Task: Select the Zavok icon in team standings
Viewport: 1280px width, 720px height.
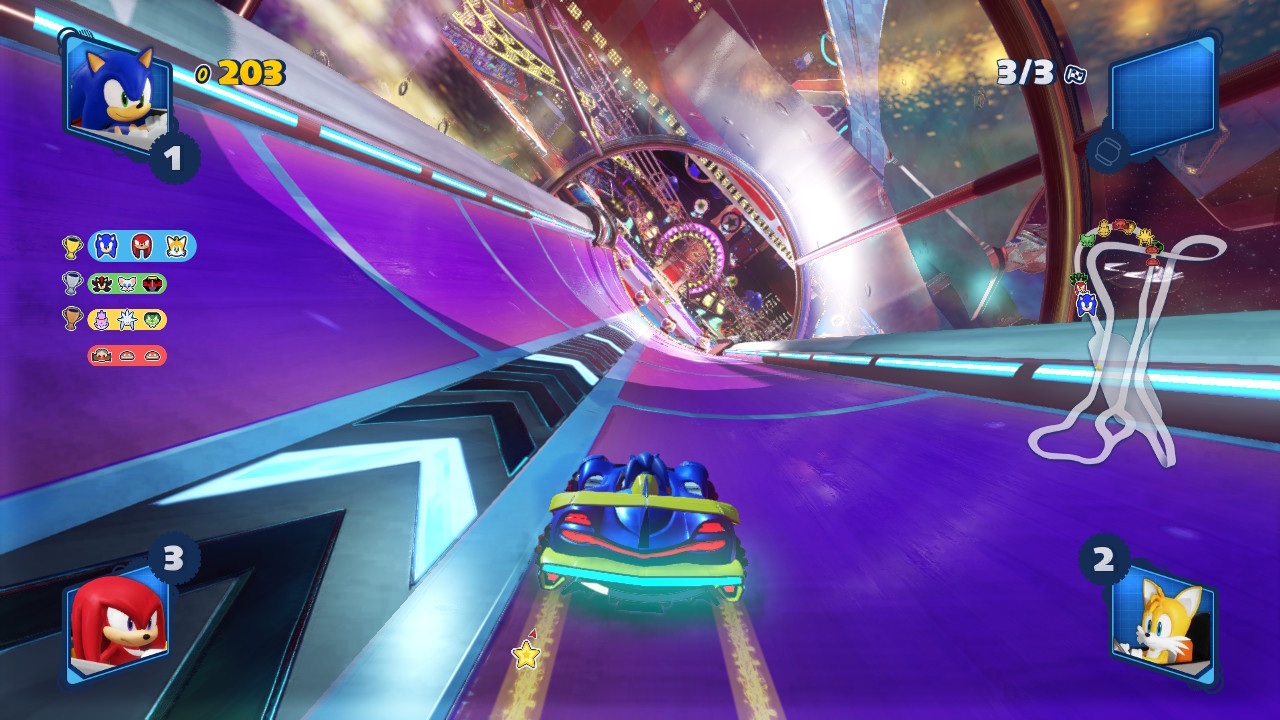Action: 154,318
